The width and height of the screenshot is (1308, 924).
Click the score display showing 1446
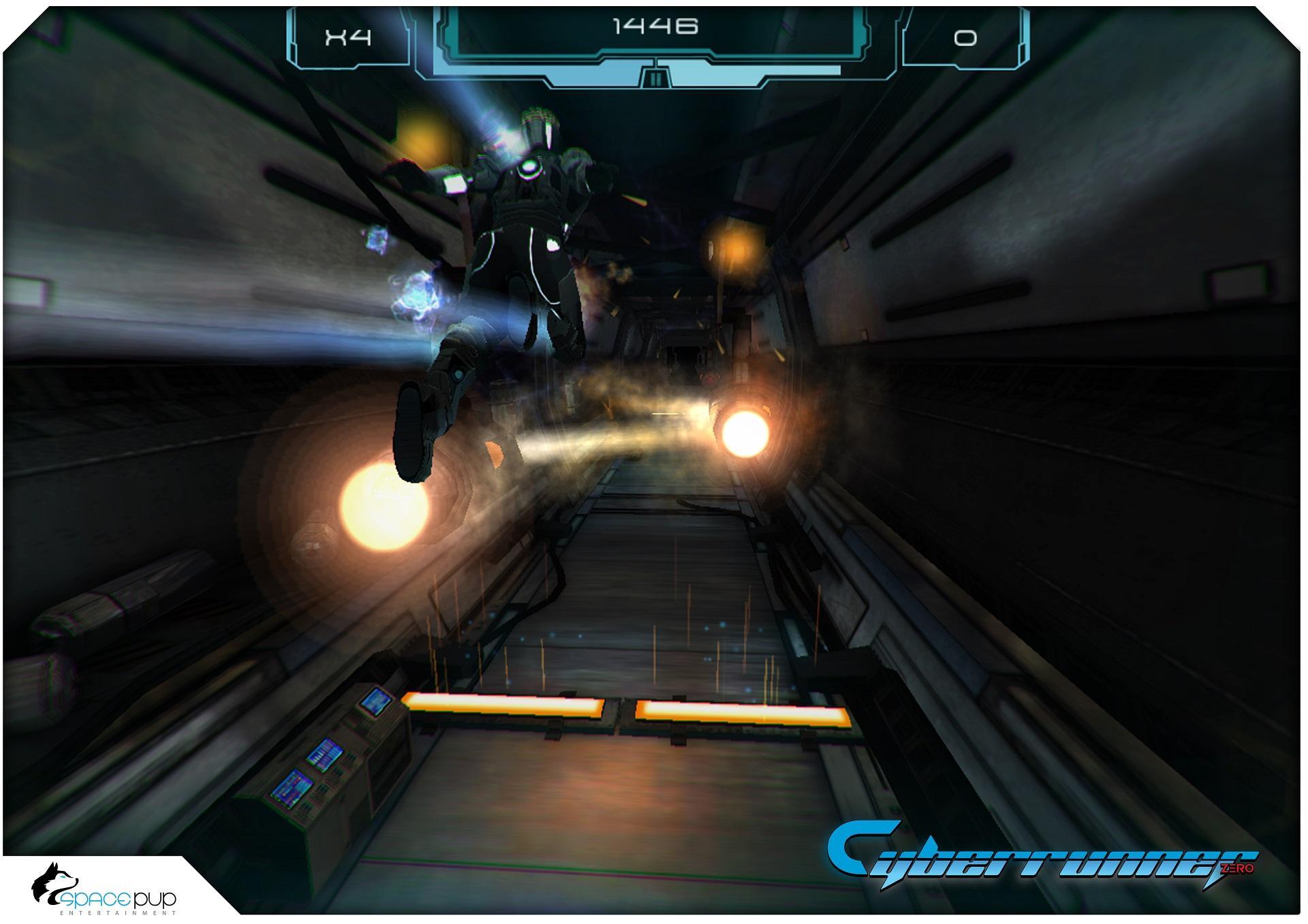click(656, 24)
